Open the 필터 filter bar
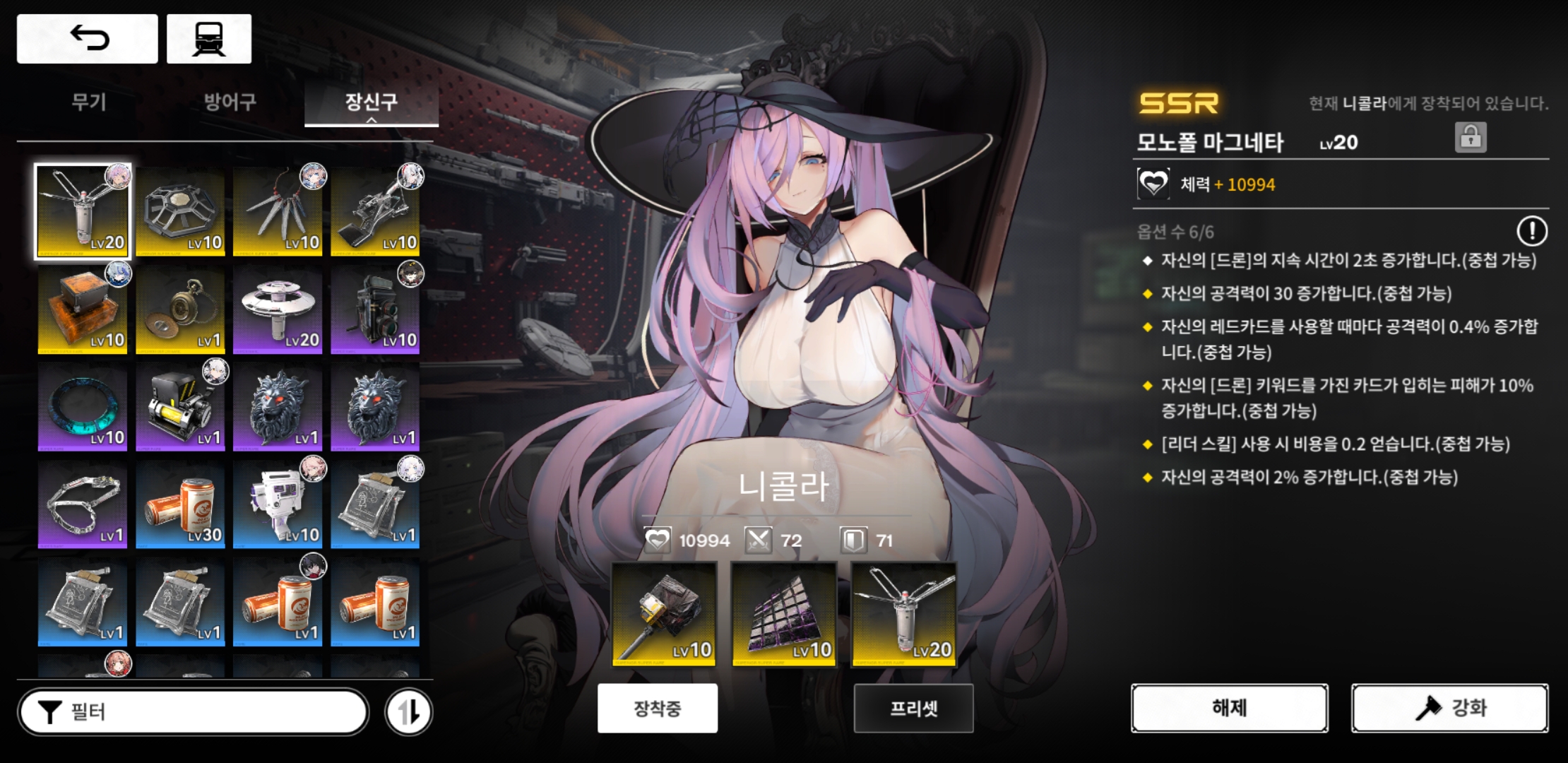 pos(194,711)
